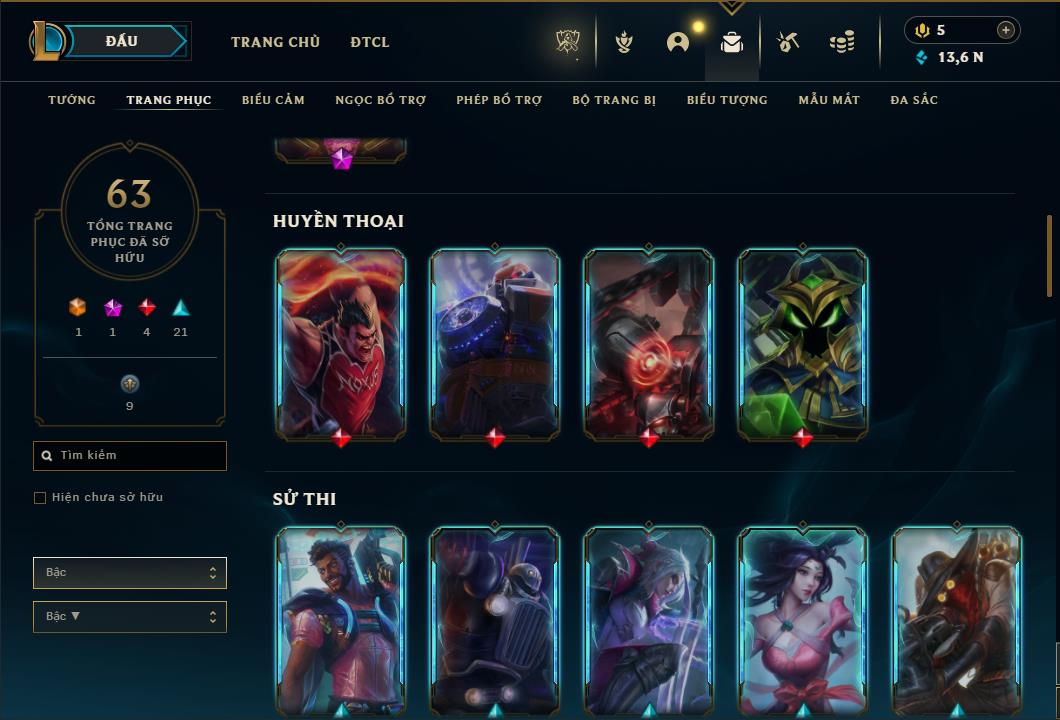Open the TRANG CHỦ home page
1060x720 pixels.
tap(275, 42)
